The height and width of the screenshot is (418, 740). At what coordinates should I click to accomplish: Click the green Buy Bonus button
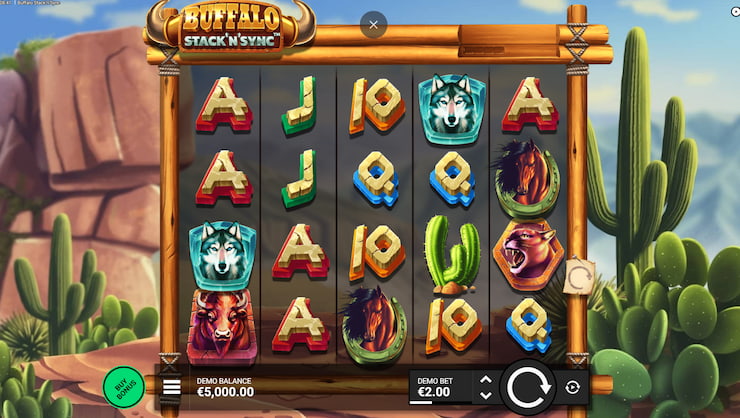[123, 386]
